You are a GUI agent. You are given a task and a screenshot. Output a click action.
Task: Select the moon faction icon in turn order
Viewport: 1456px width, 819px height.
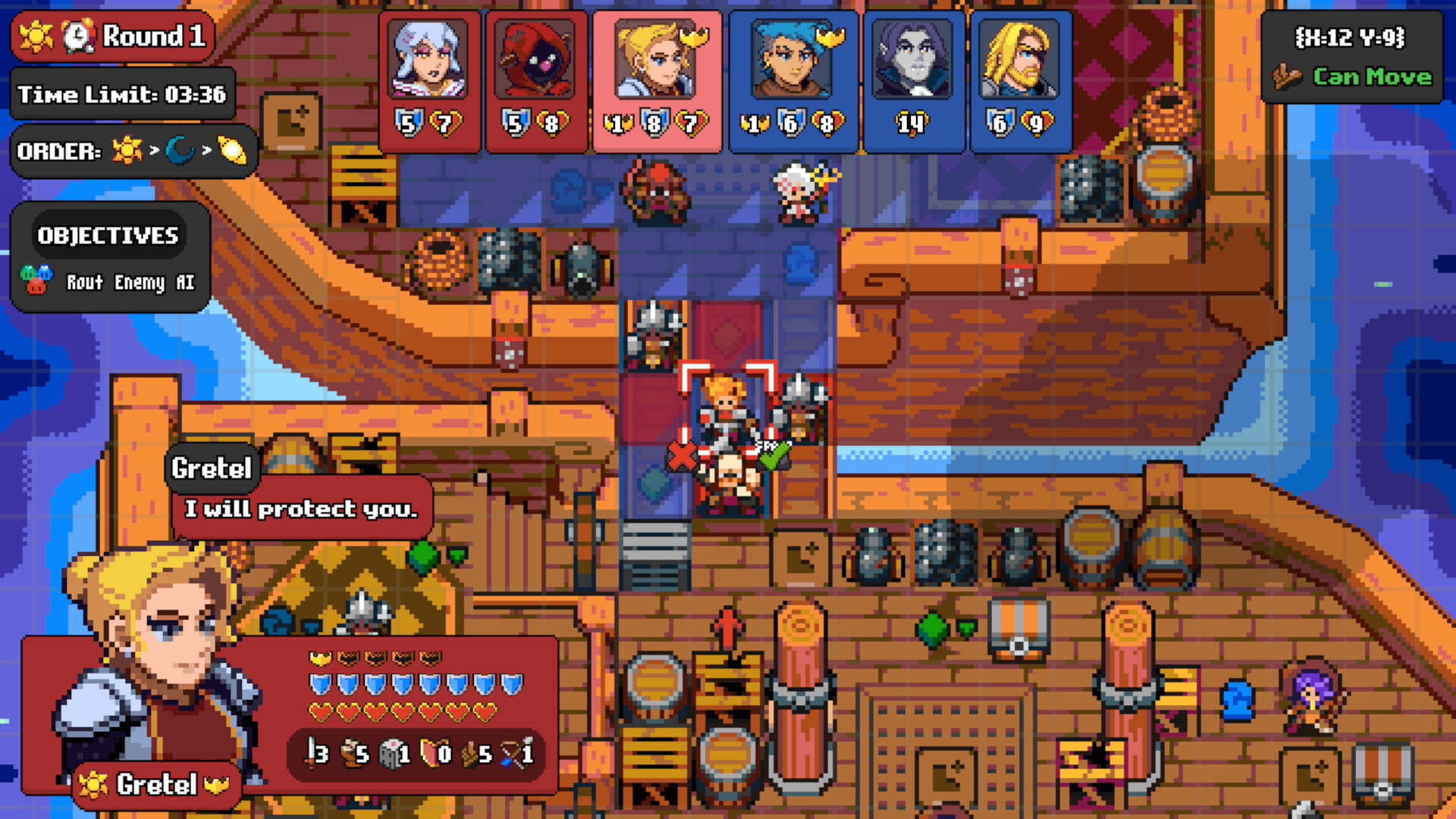coord(181,149)
